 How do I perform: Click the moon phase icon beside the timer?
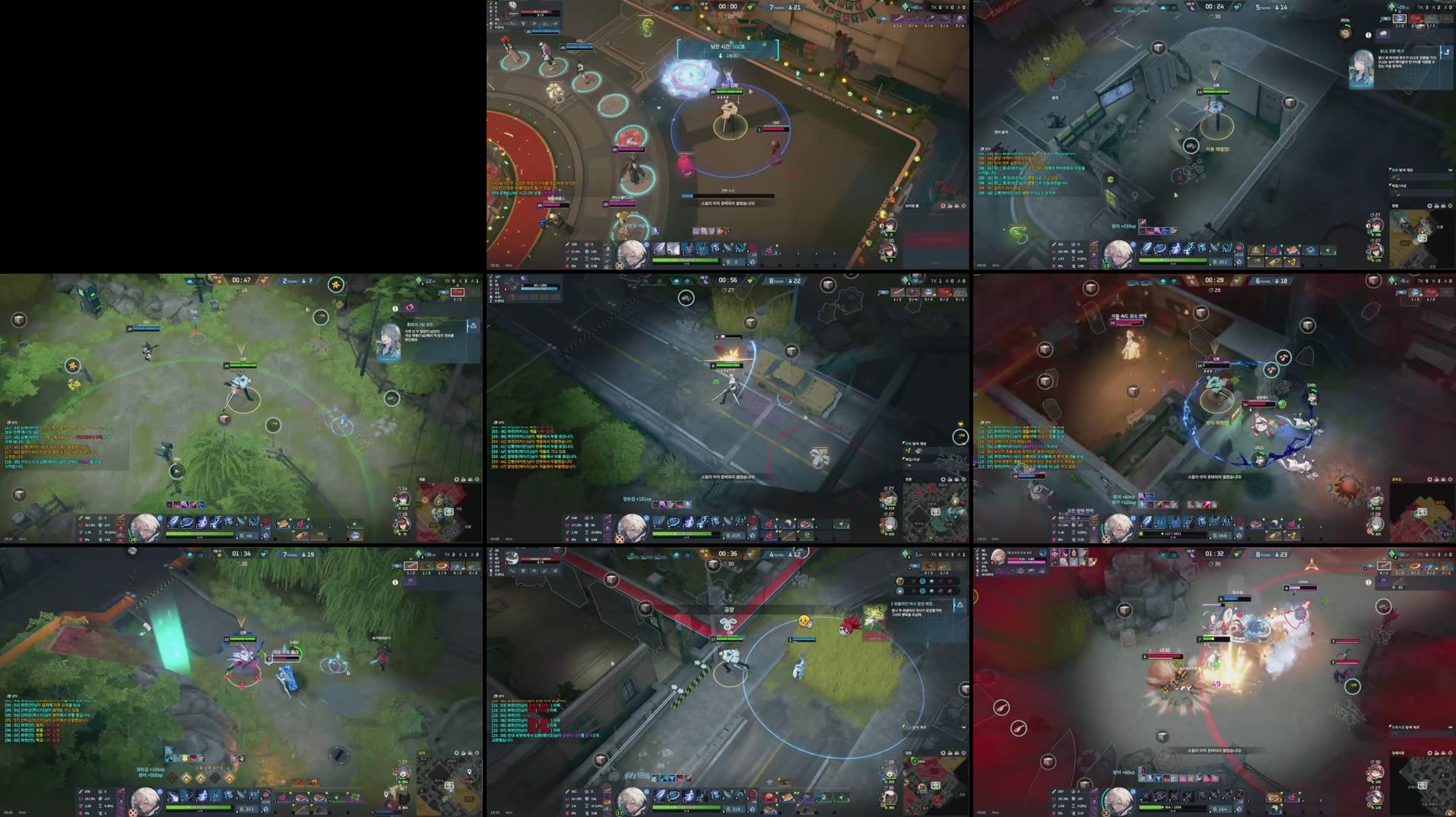point(1191,8)
